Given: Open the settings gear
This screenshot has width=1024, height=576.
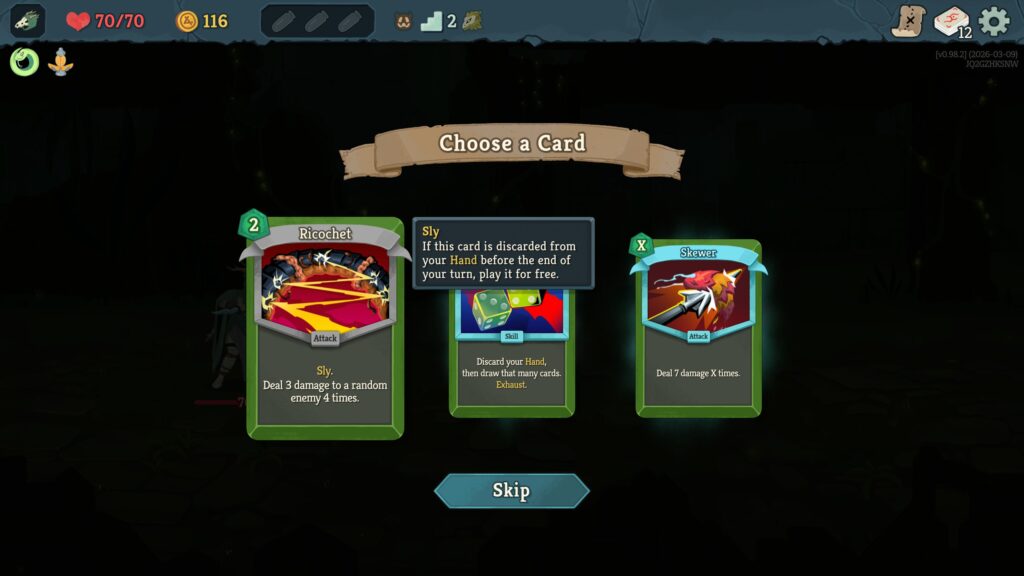Looking at the screenshot, I should (994, 21).
